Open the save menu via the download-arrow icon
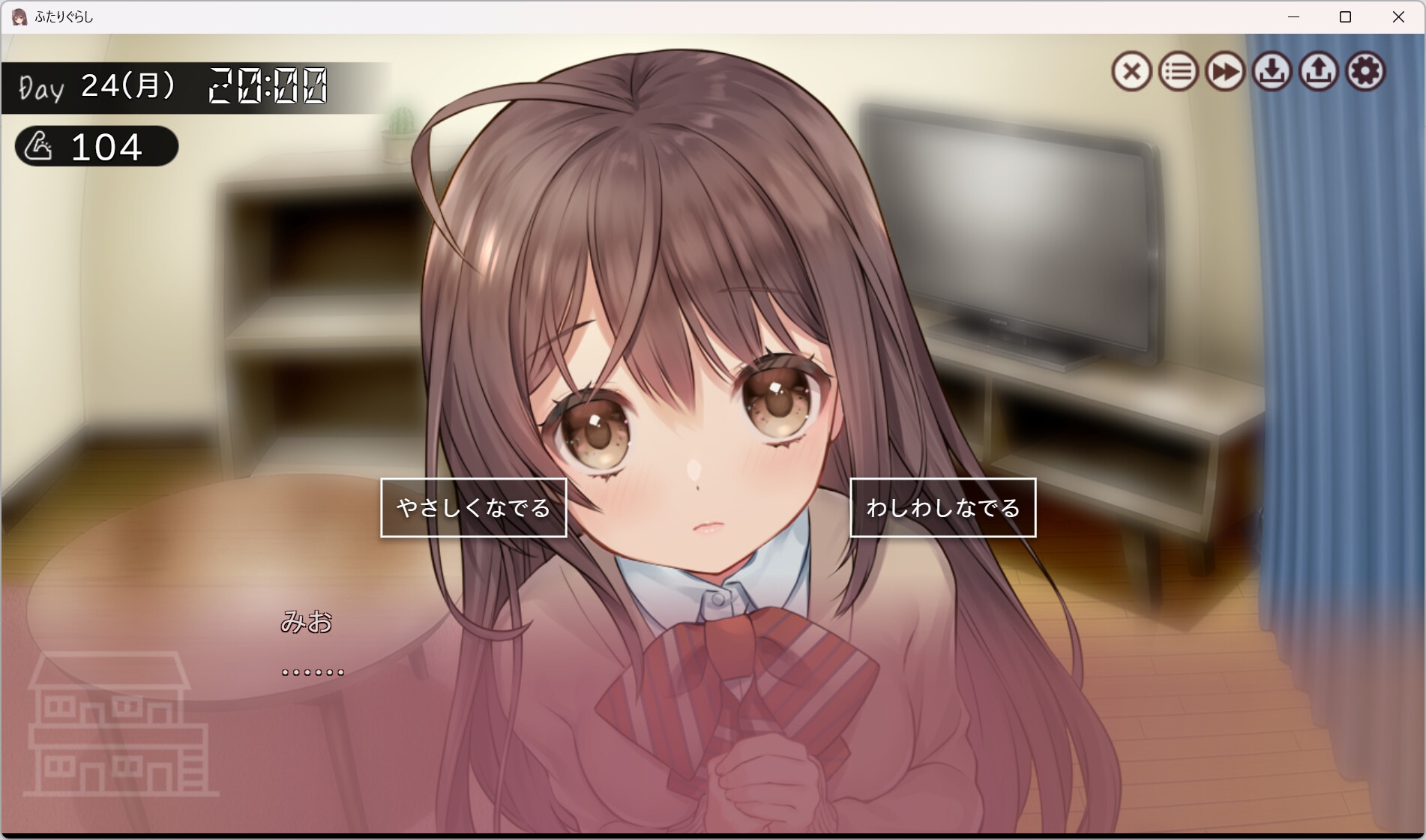The height and width of the screenshot is (840, 1426). 1272,72
